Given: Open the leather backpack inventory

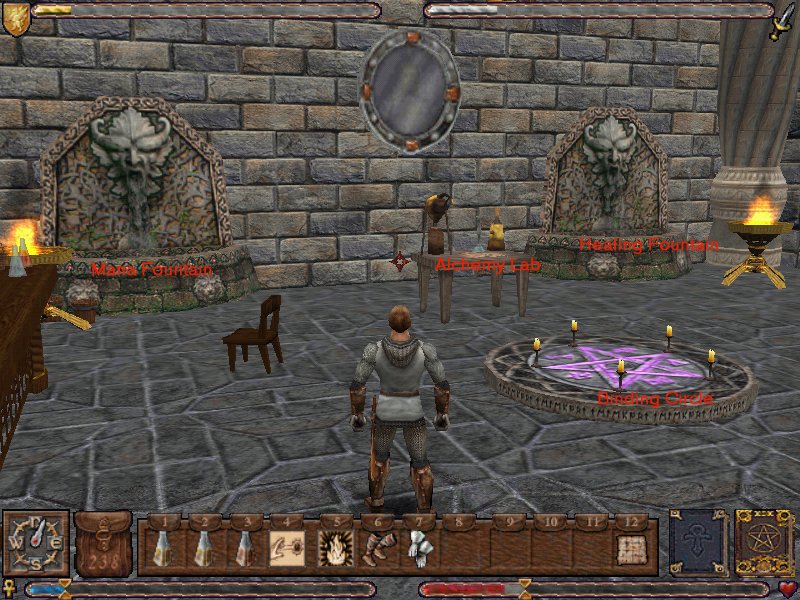Looking at the screenshot, I should [103, 543].
